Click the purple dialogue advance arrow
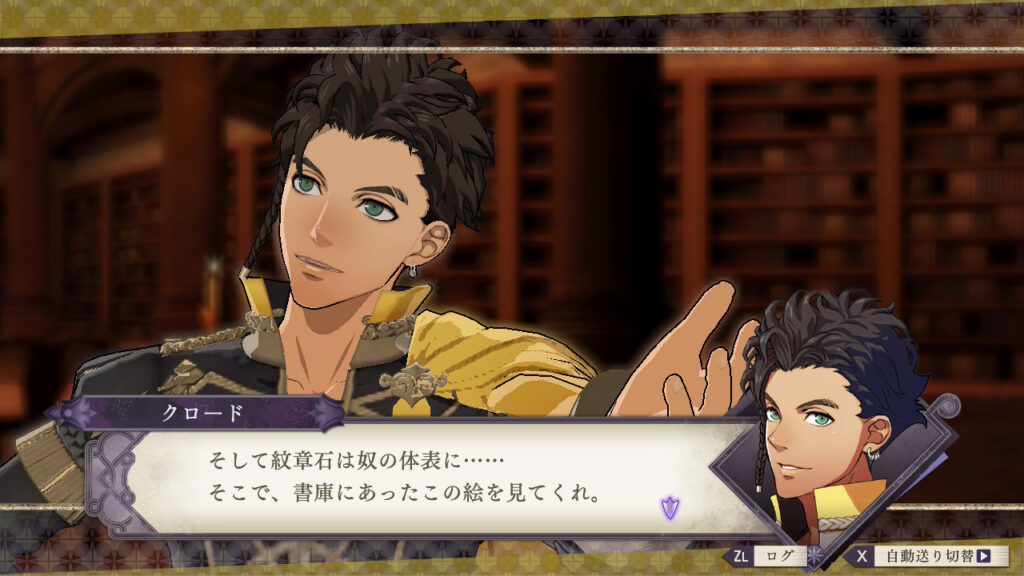 (x=669, y=507)
